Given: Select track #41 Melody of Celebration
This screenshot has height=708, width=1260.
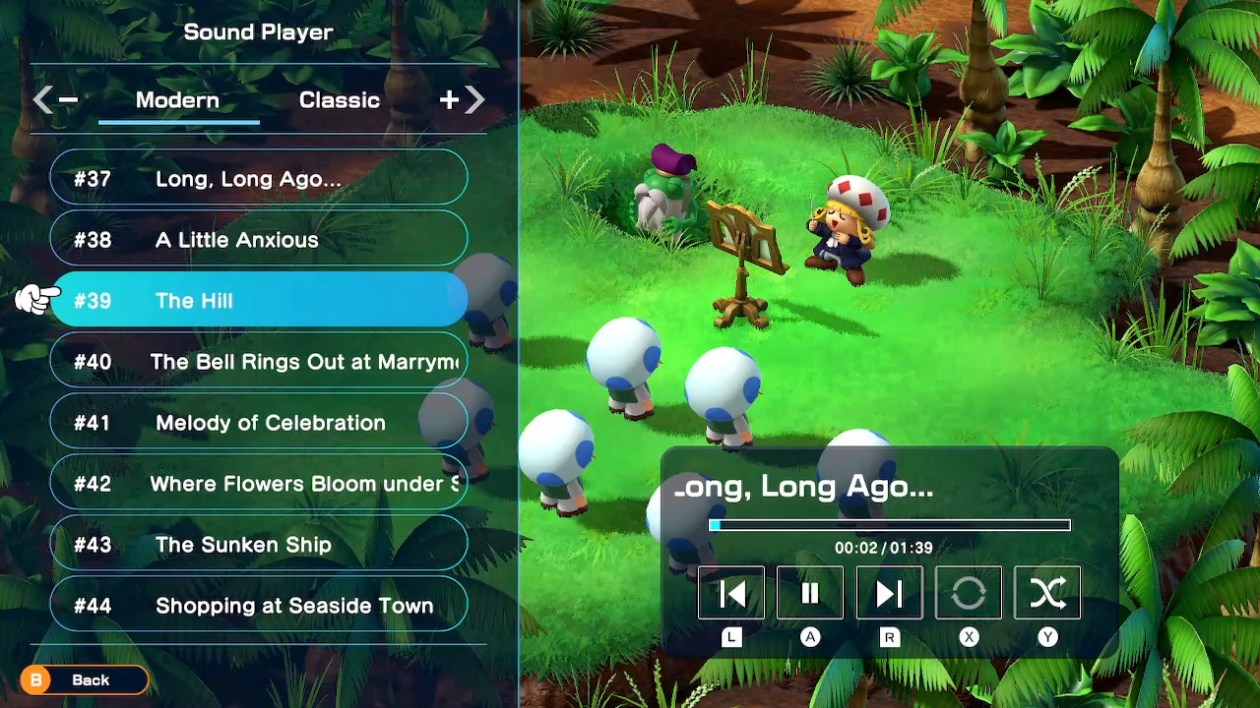Looking at the screenshot, I should [258, 423].
